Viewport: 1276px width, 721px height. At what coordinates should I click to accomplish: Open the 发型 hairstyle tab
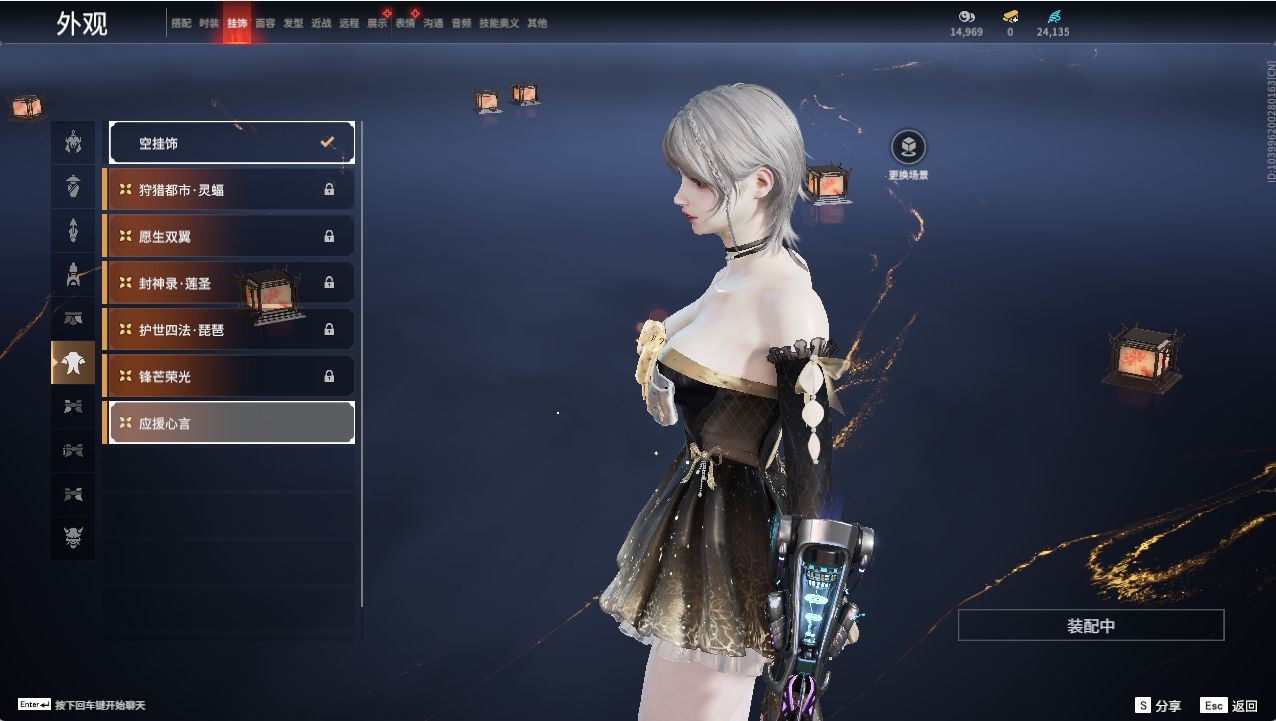coord(293,23)
